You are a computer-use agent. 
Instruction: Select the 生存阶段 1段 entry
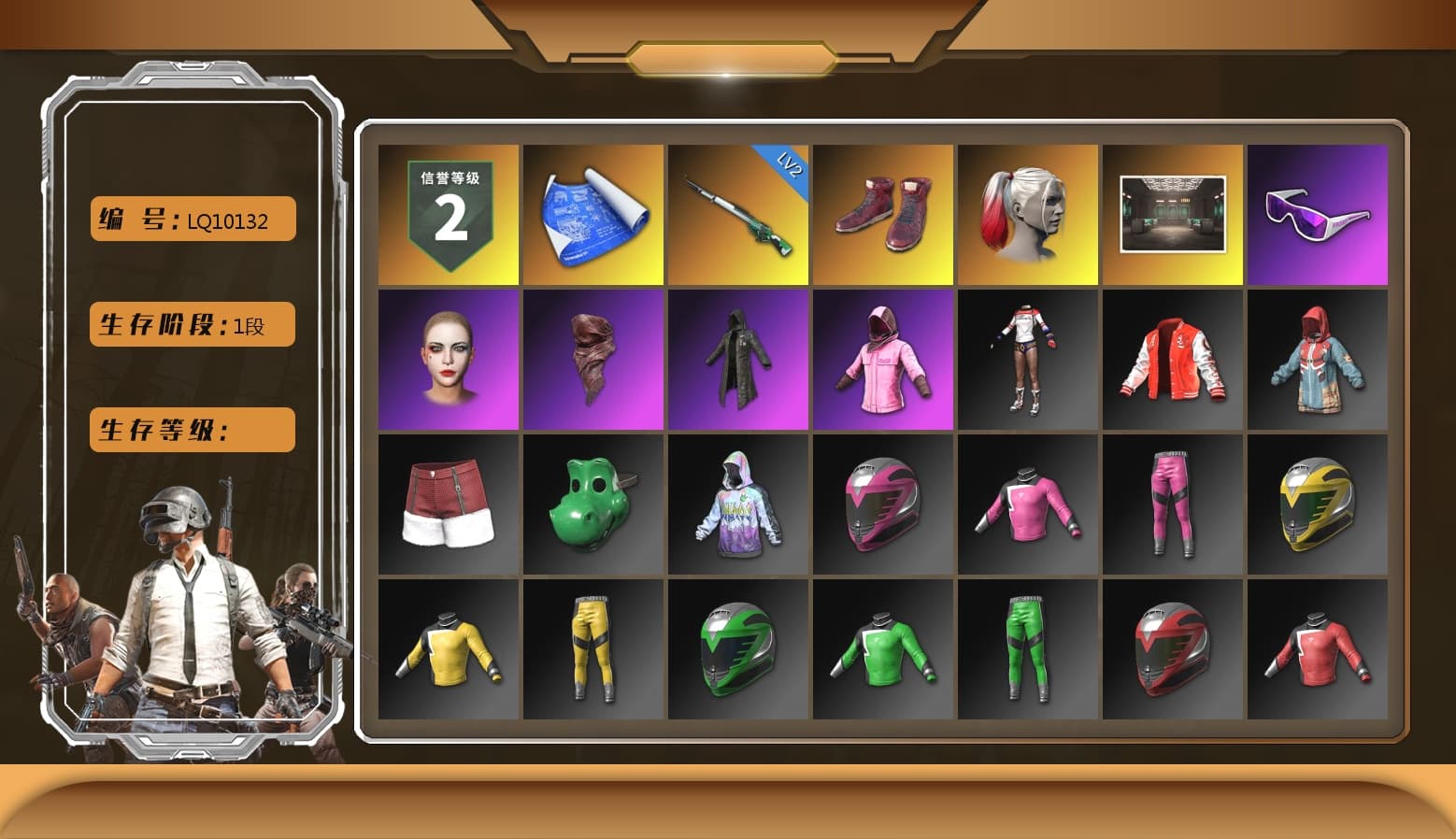(x=191, y=324)
